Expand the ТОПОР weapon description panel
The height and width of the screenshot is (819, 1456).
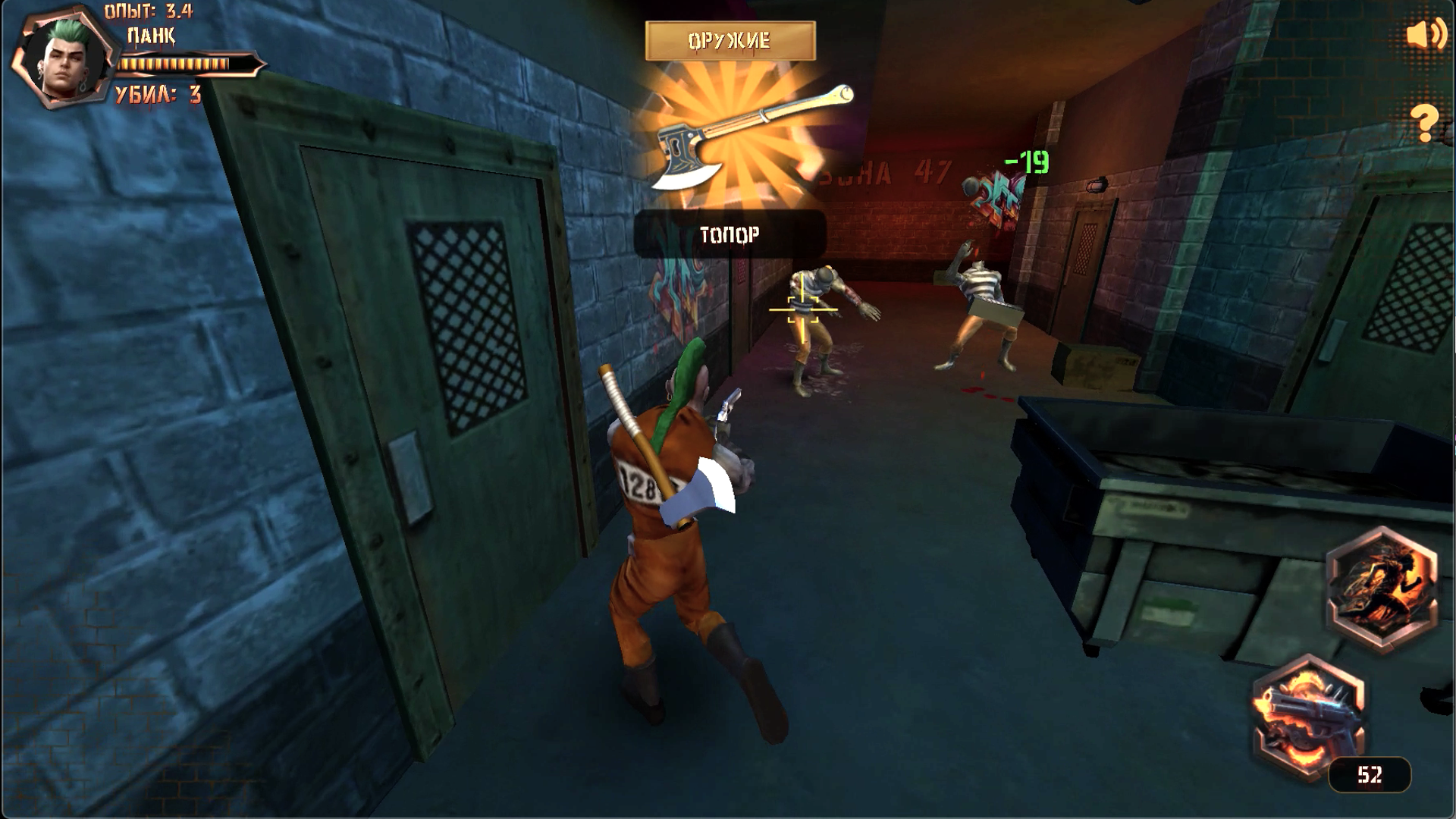pos(730,235)
